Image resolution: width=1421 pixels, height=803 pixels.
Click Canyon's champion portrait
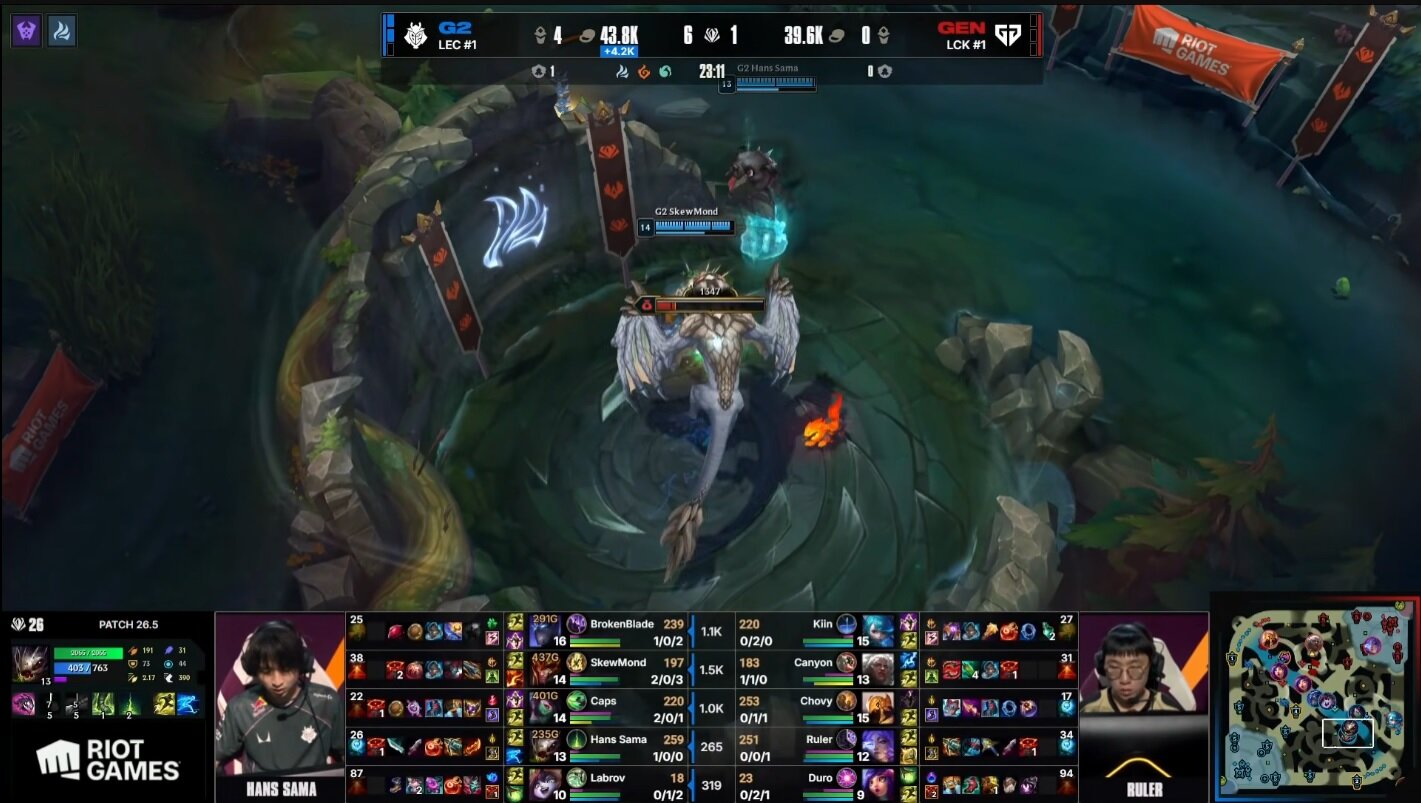point(877,667)
